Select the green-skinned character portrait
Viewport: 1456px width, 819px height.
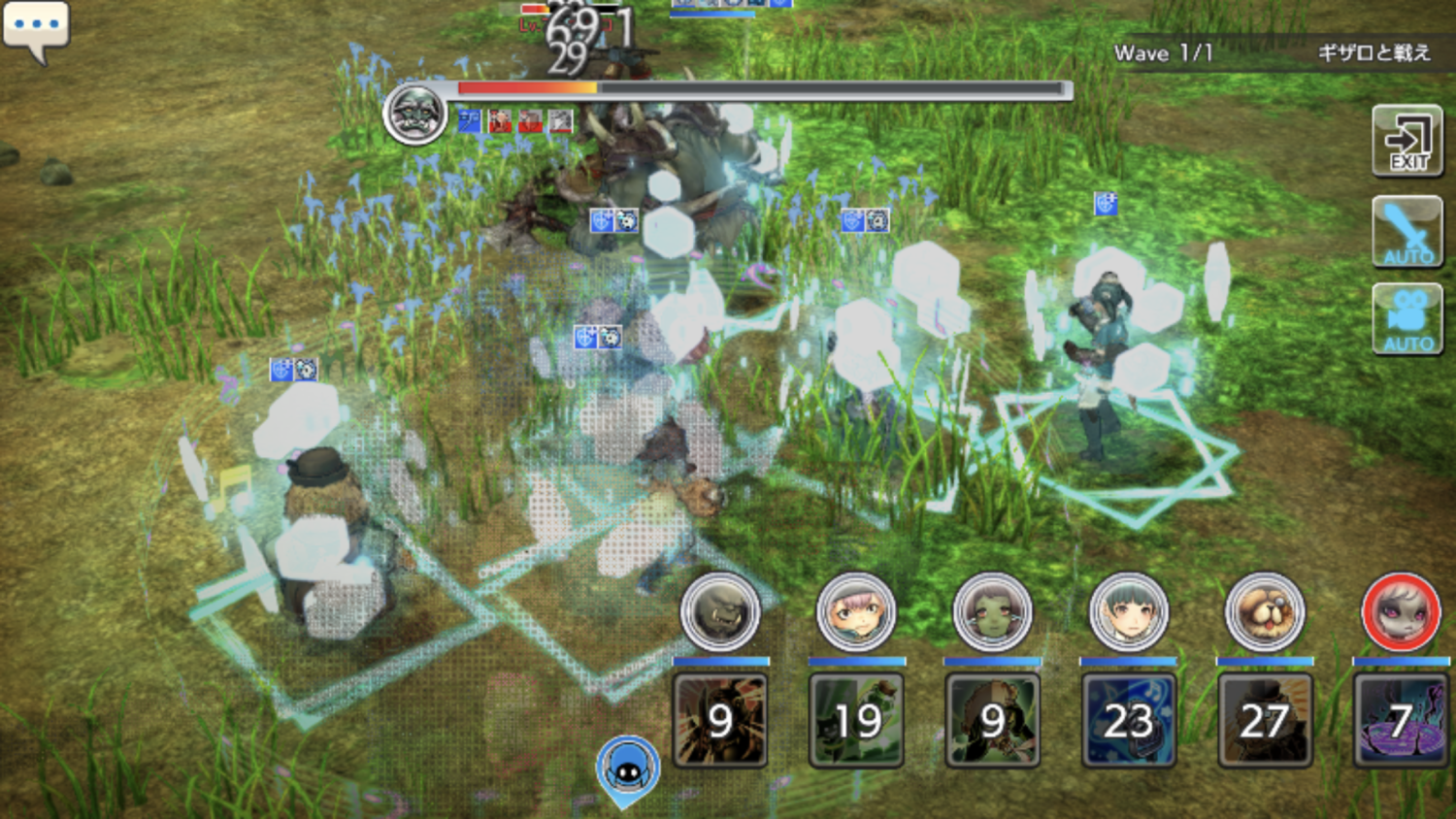pyautogui.click(x=991, y=611)
